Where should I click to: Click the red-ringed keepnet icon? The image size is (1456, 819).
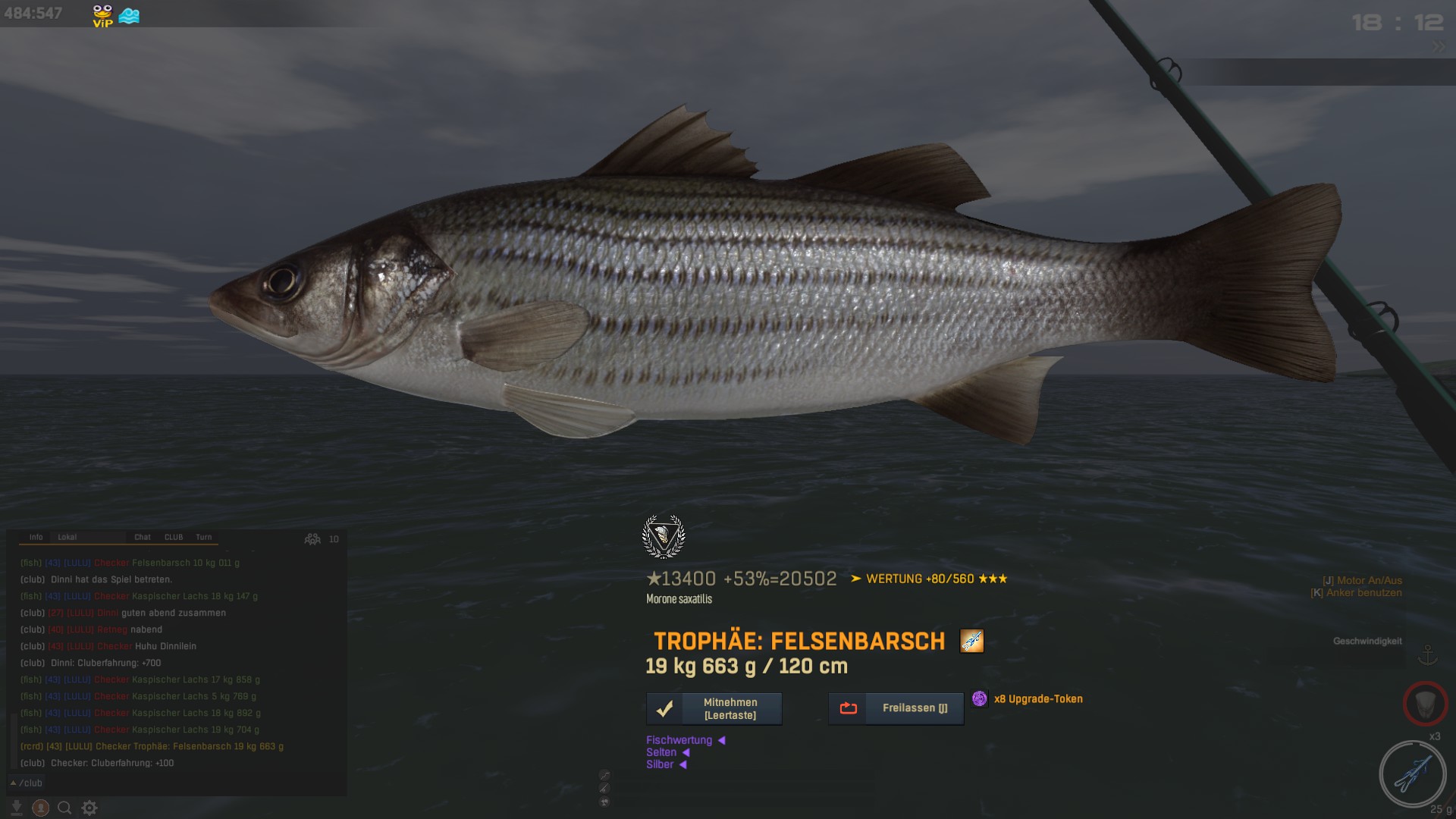[x=1425, y=704]
